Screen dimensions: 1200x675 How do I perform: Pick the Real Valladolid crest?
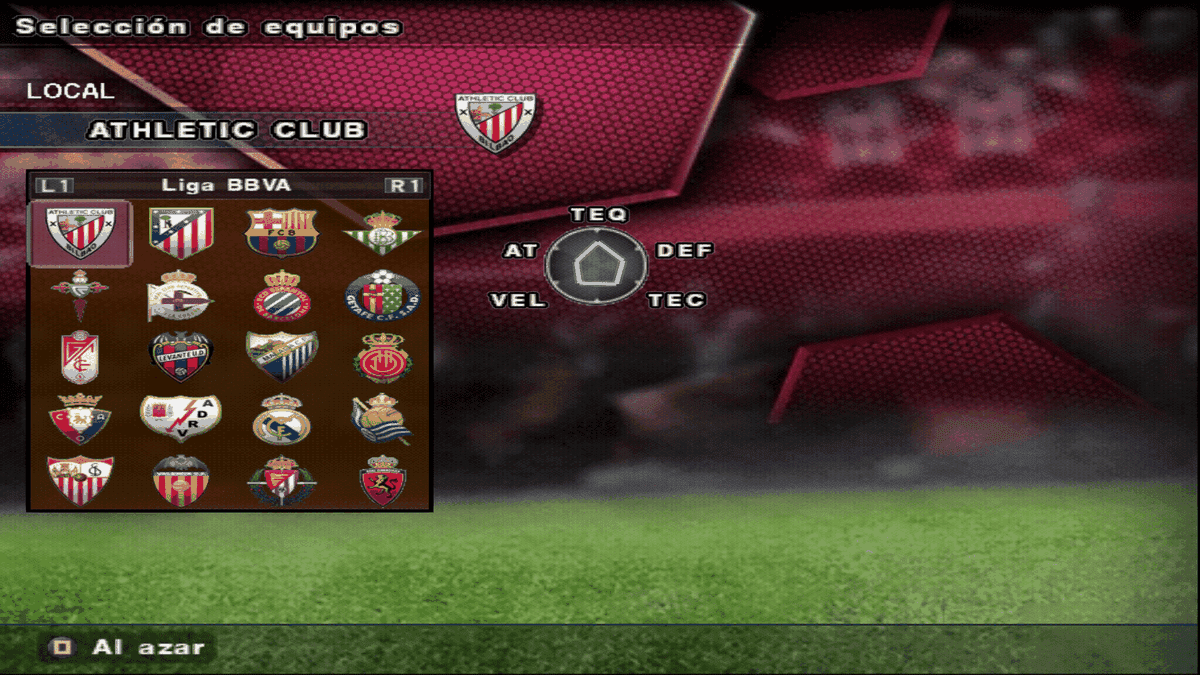tap(281, 481)
